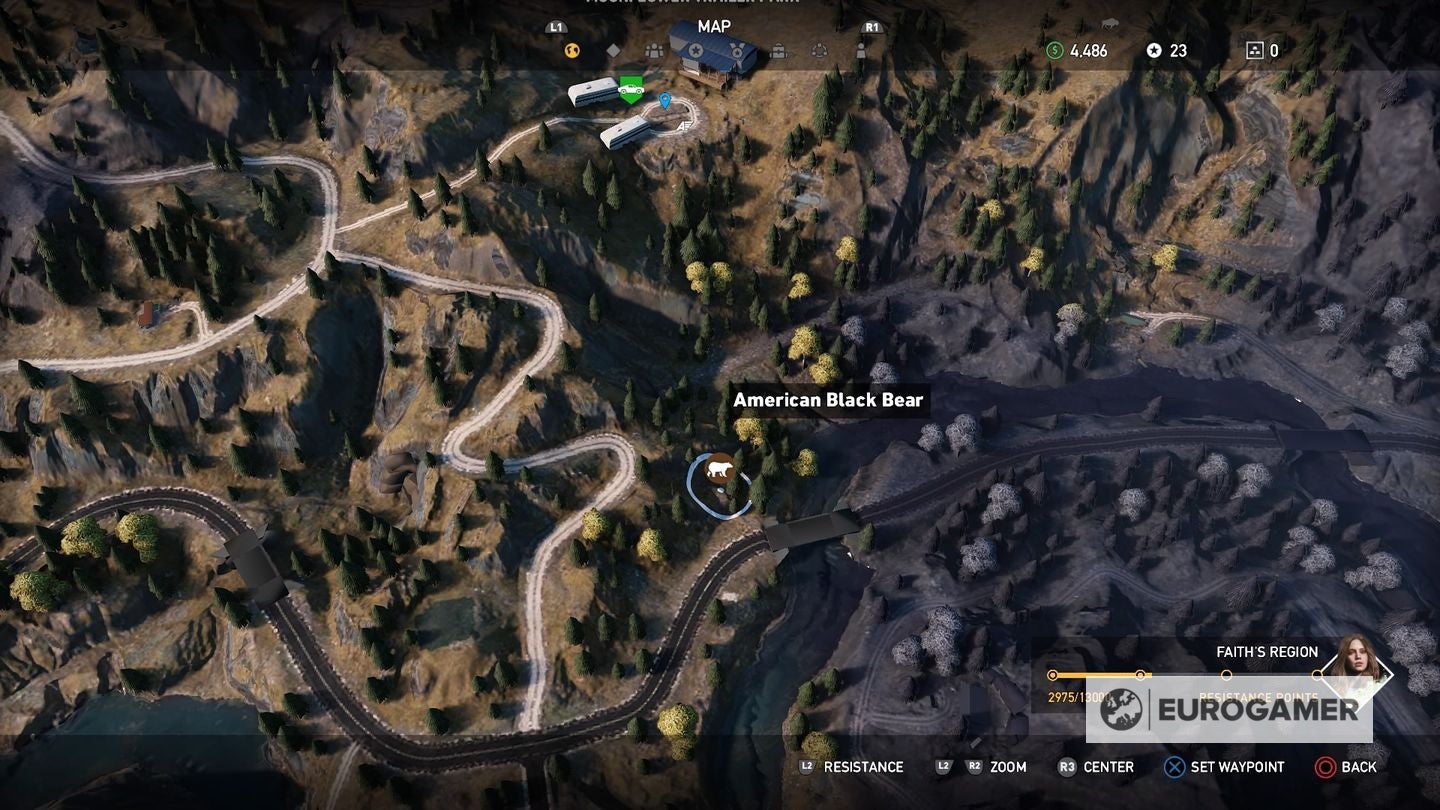Switch to the circular arrows tab
Screen dimensions: 1440x810
[x=819, y=51]
